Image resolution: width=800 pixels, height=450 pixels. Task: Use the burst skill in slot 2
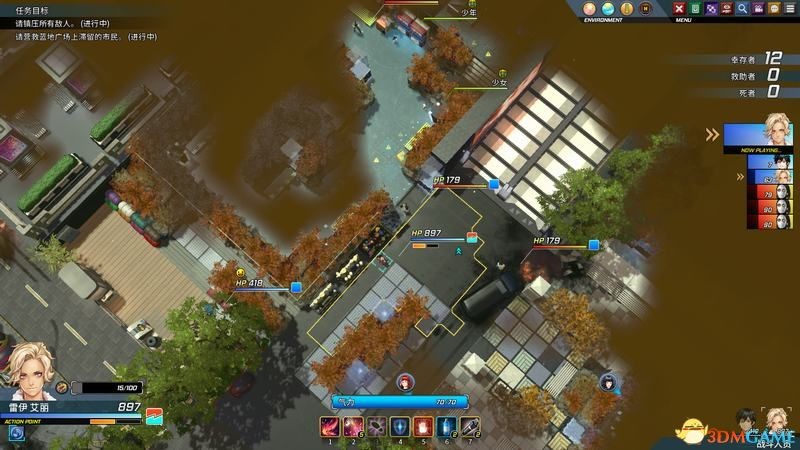(x=351, y=427)
